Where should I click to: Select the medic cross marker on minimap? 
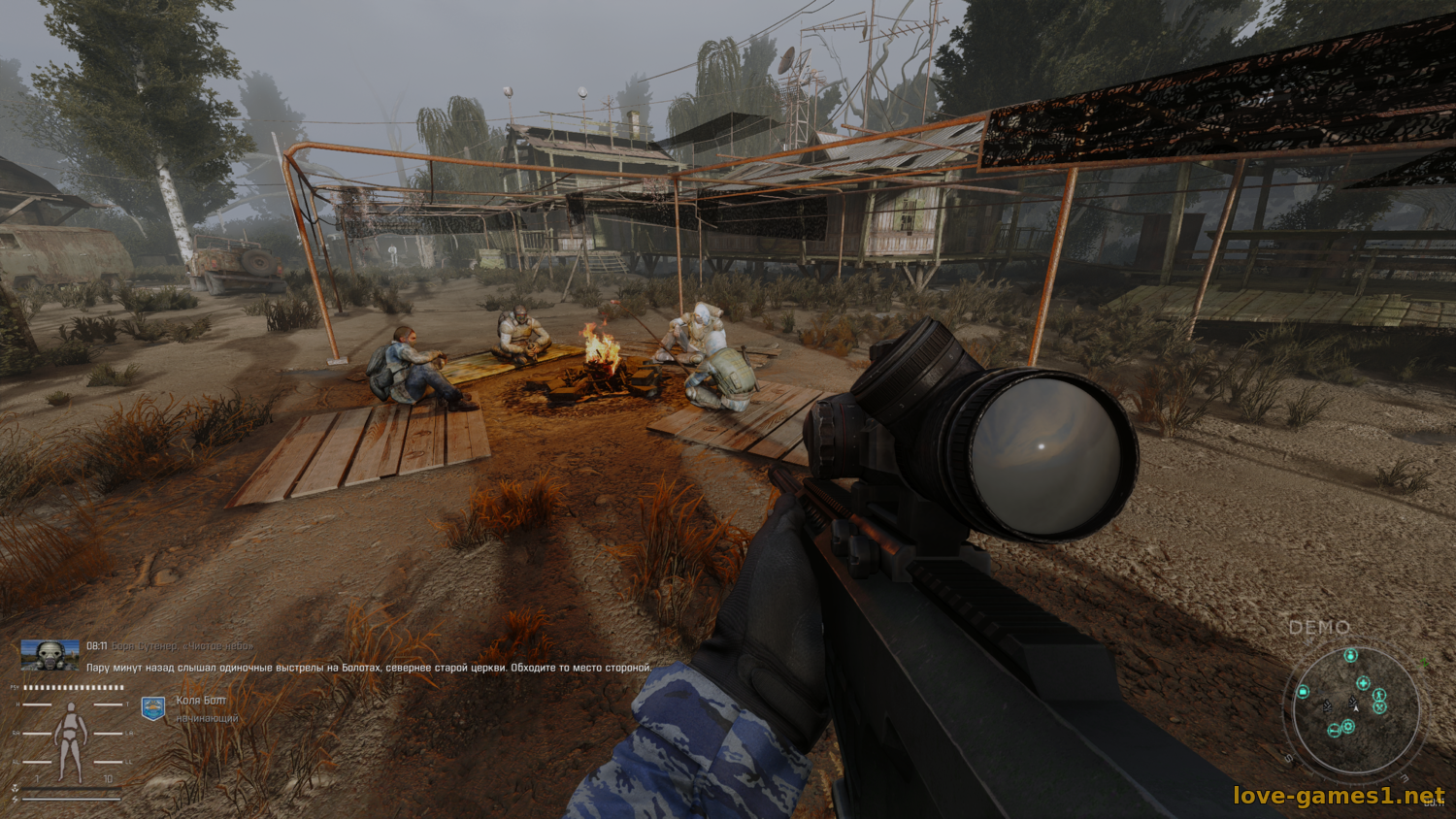point(1363,683)
